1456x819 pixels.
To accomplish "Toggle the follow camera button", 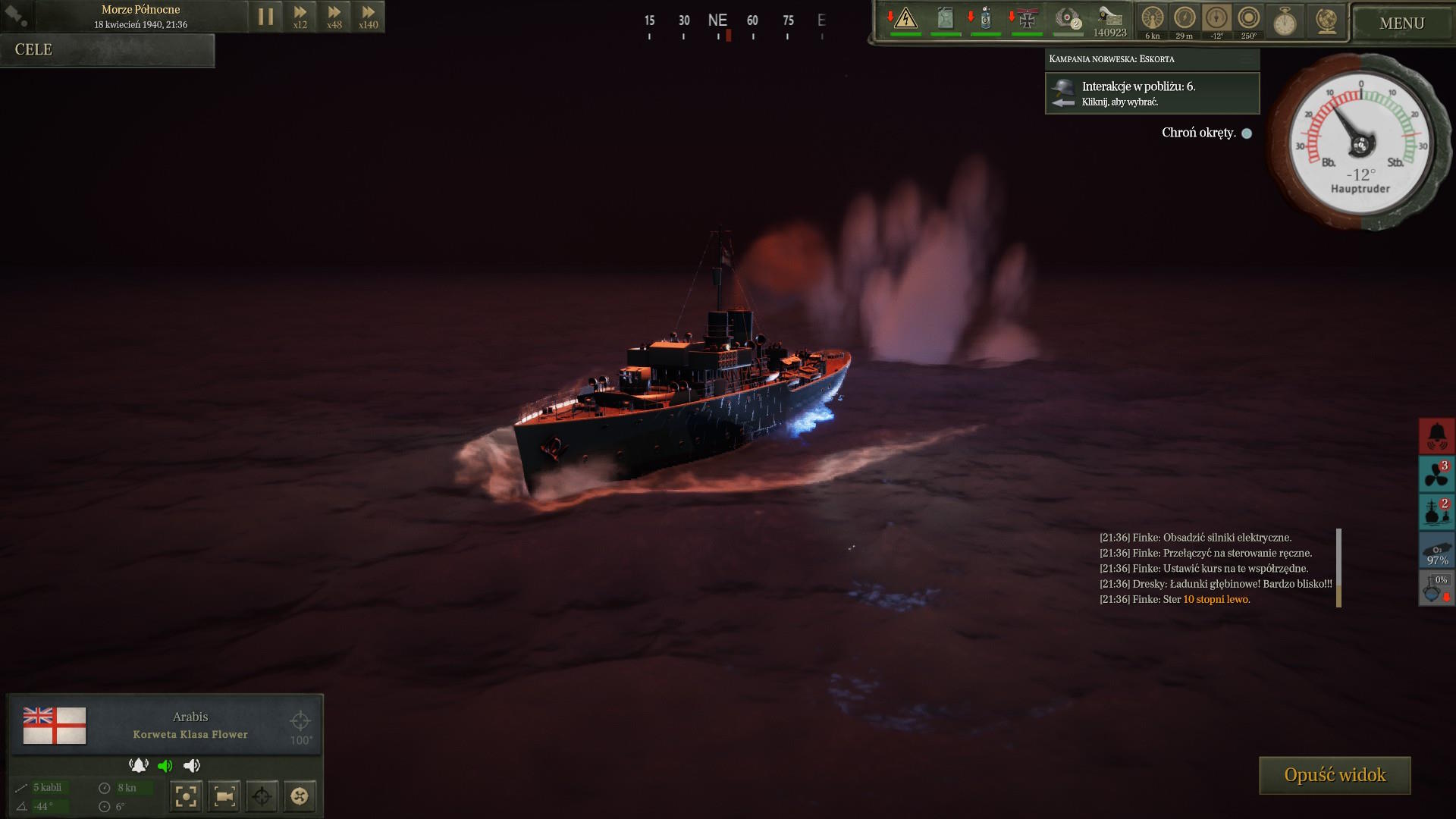I will pos(224,796).
